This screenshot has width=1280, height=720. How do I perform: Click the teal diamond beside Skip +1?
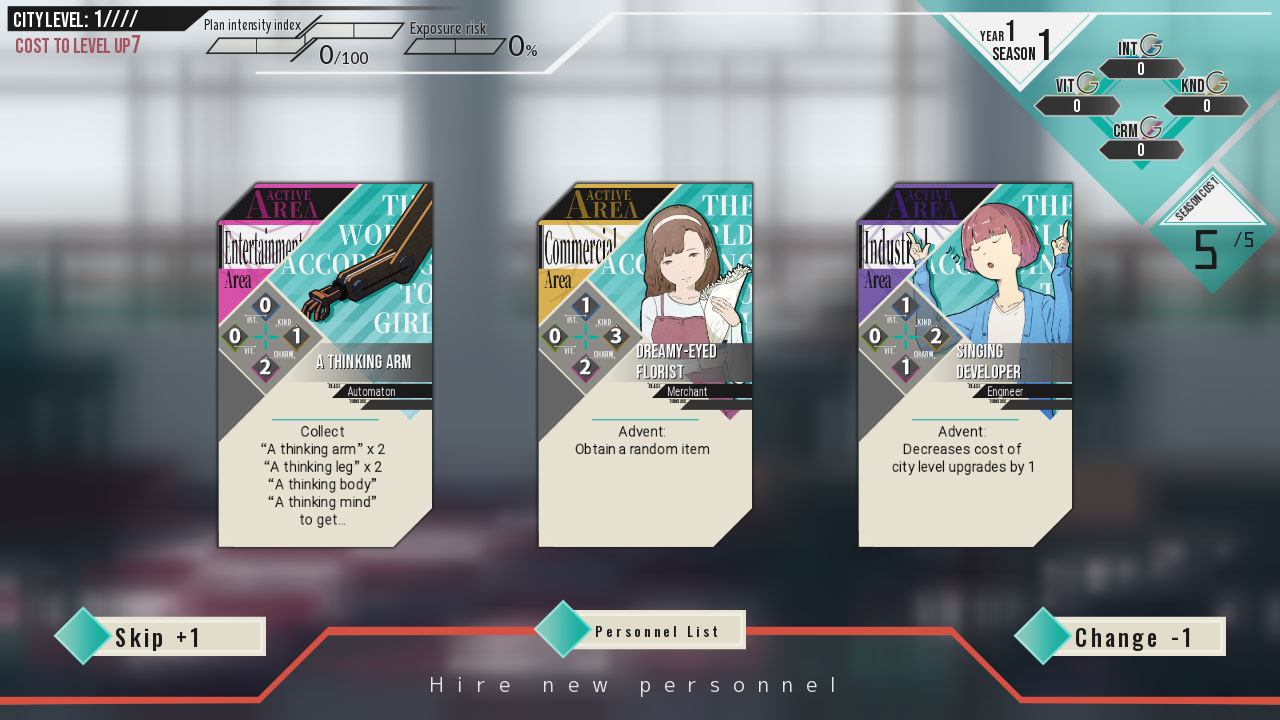85,636
